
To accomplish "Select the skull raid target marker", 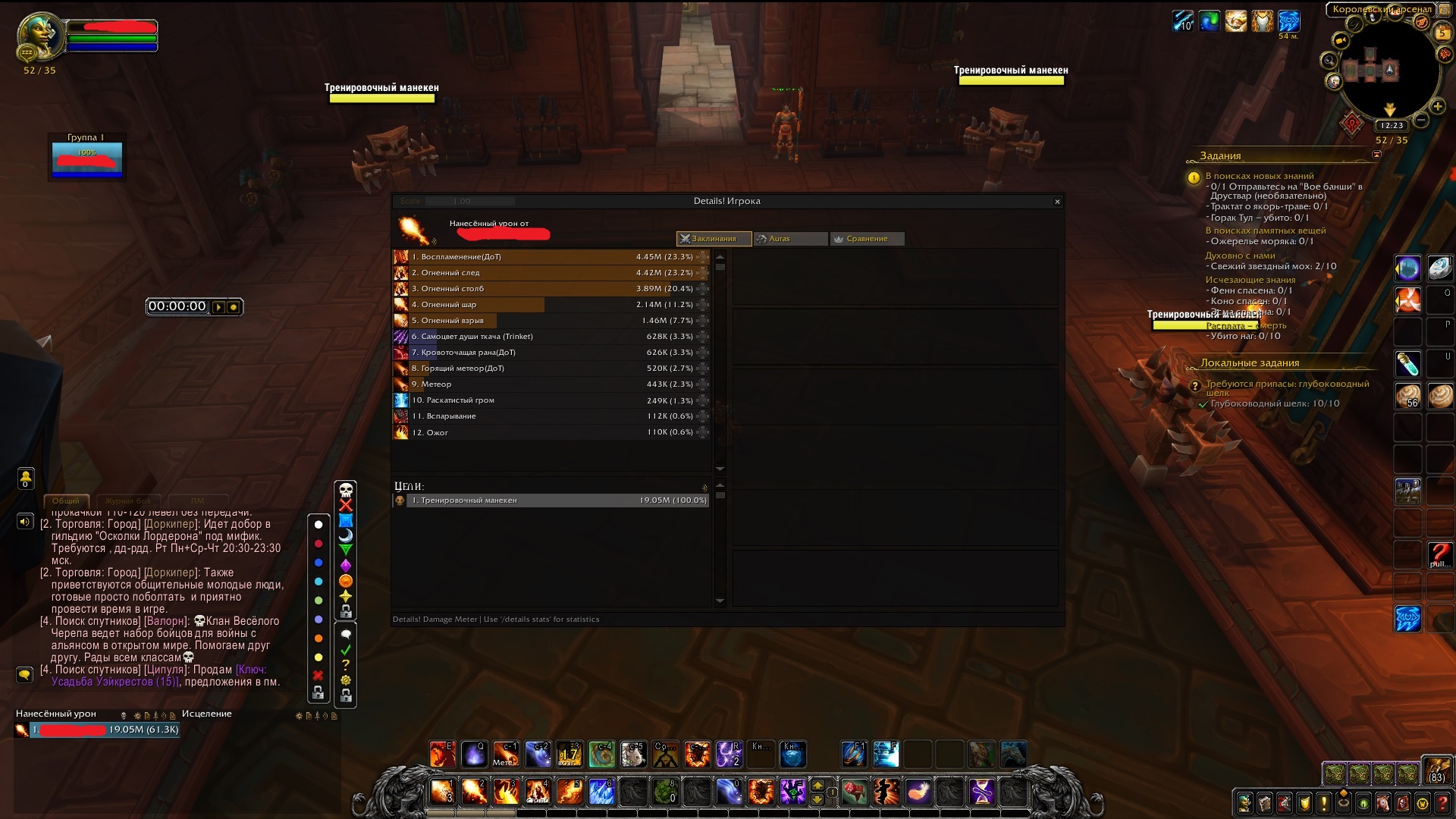I will [346, 490].
